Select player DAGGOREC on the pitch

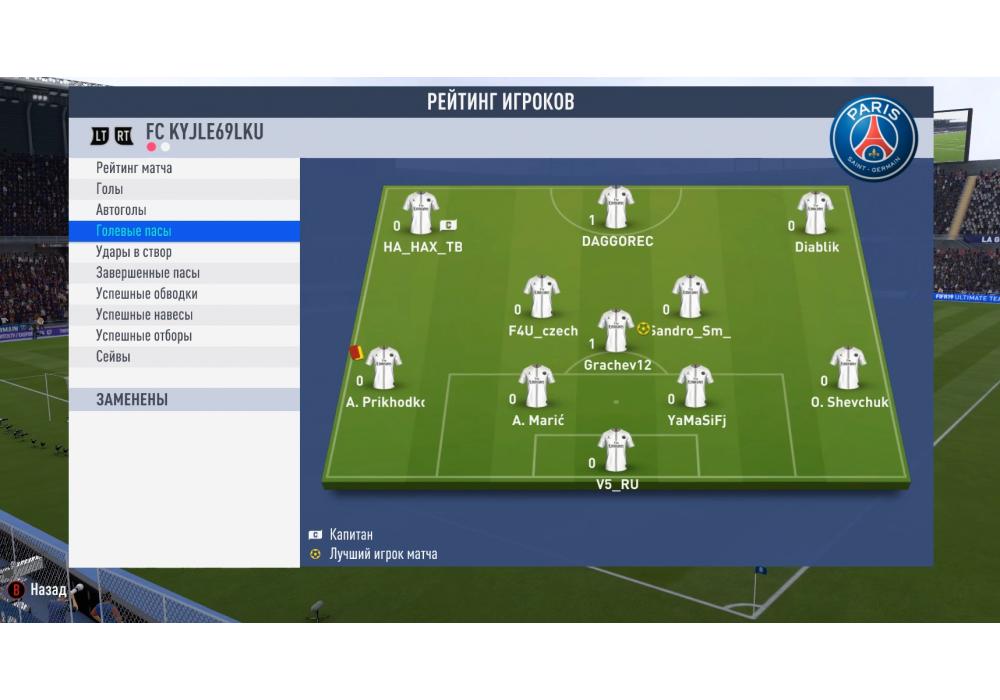point(616,208)
